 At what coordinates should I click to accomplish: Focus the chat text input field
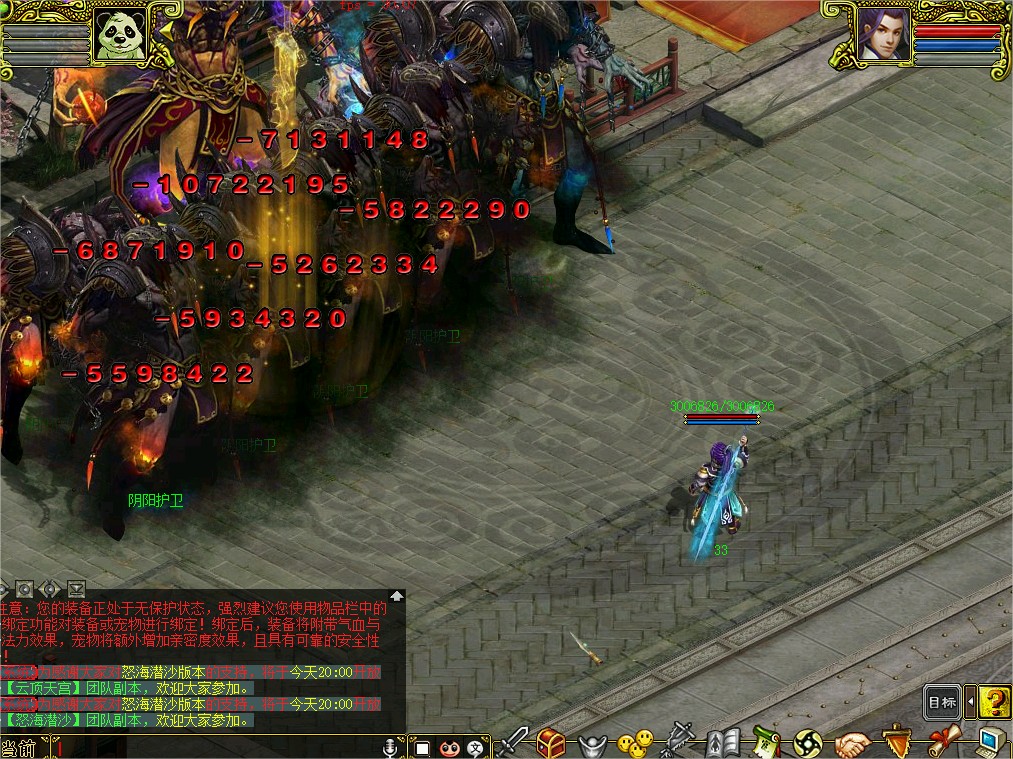[220, 747]
